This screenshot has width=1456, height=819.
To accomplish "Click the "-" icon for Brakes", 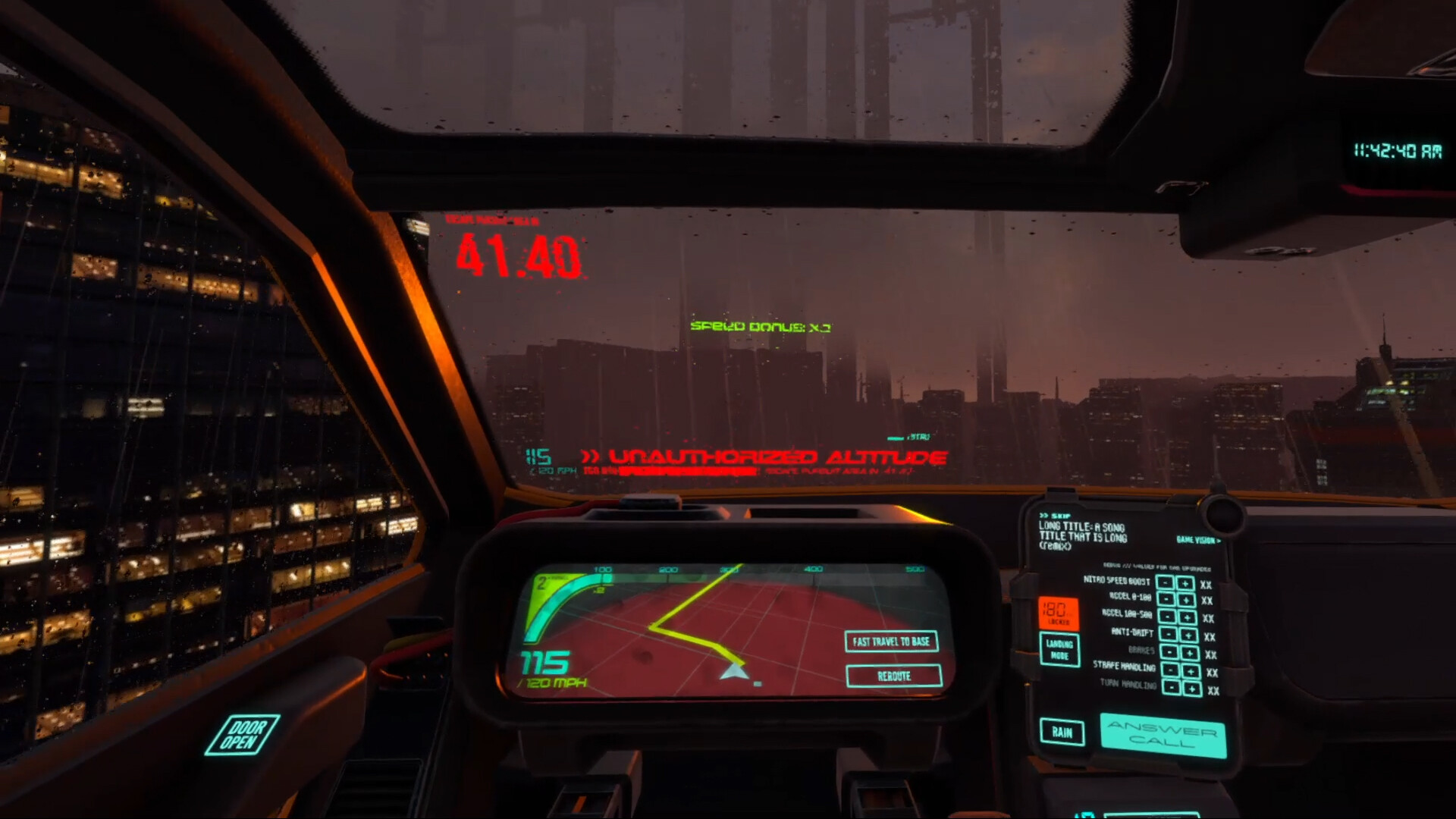I will (1169, 653).
